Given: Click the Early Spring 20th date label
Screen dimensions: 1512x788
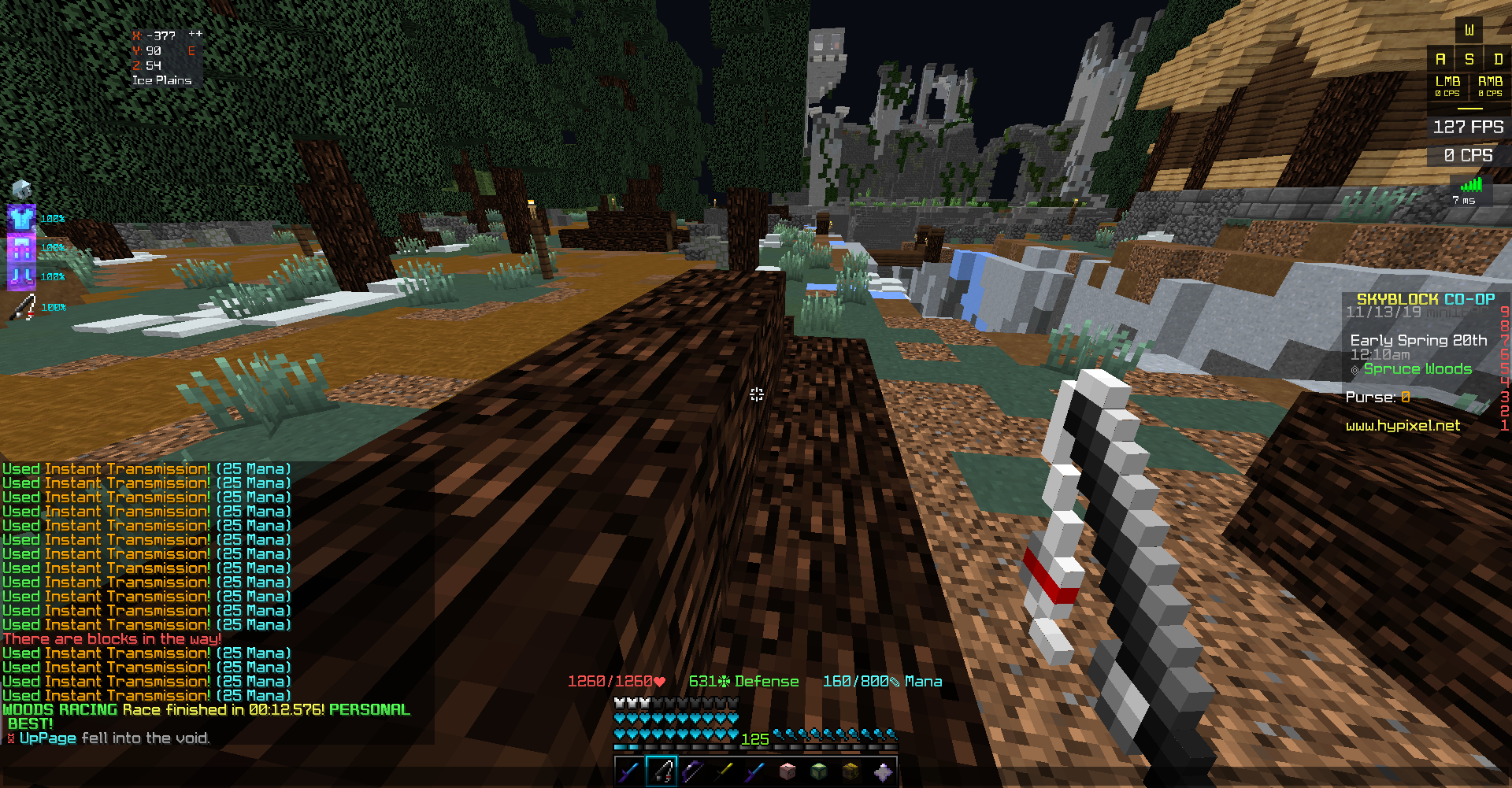Looking at the screenshot, I should [1417, 340].
